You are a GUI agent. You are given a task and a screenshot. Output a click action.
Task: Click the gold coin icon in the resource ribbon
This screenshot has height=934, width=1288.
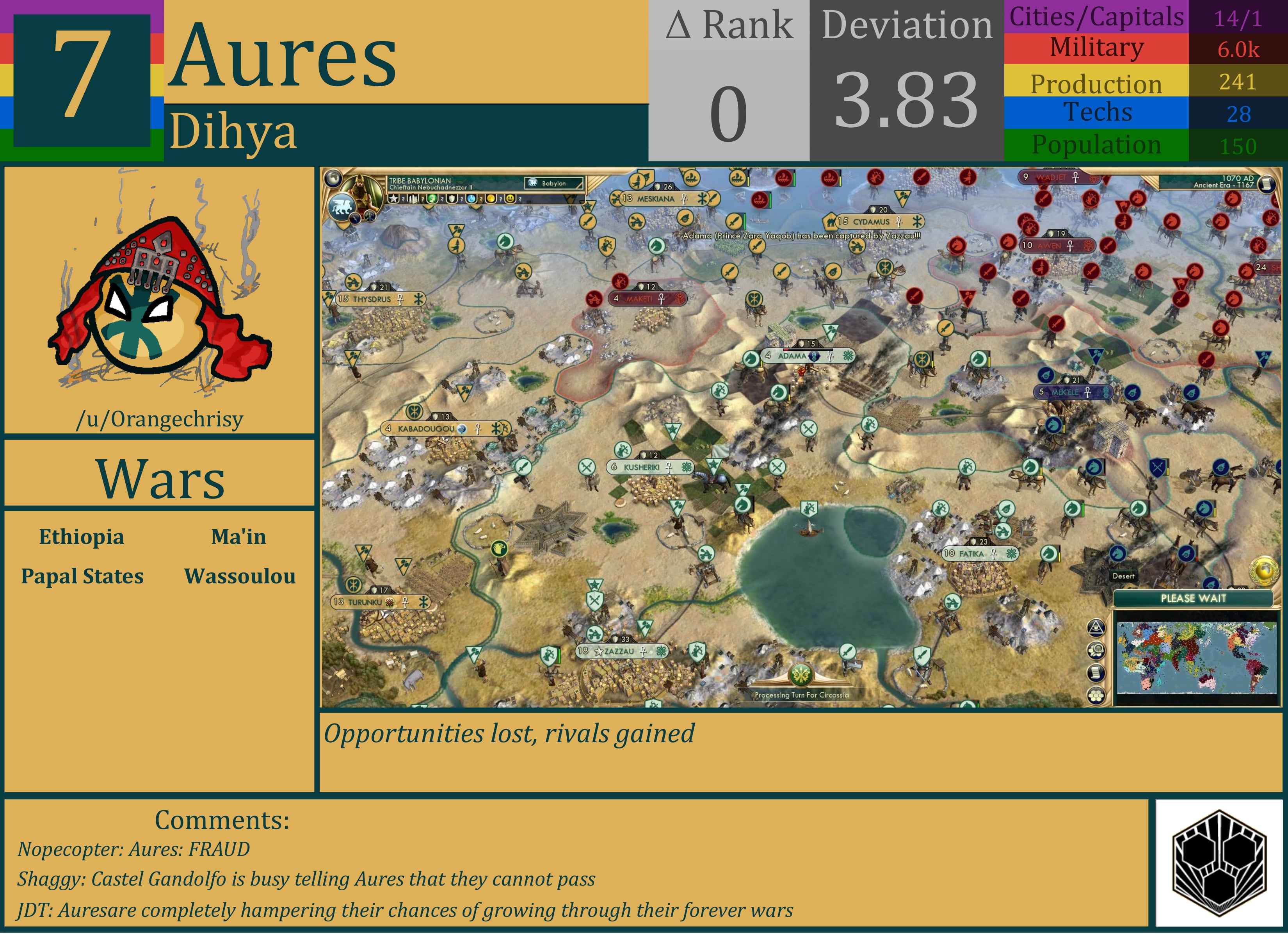[492, 200]
